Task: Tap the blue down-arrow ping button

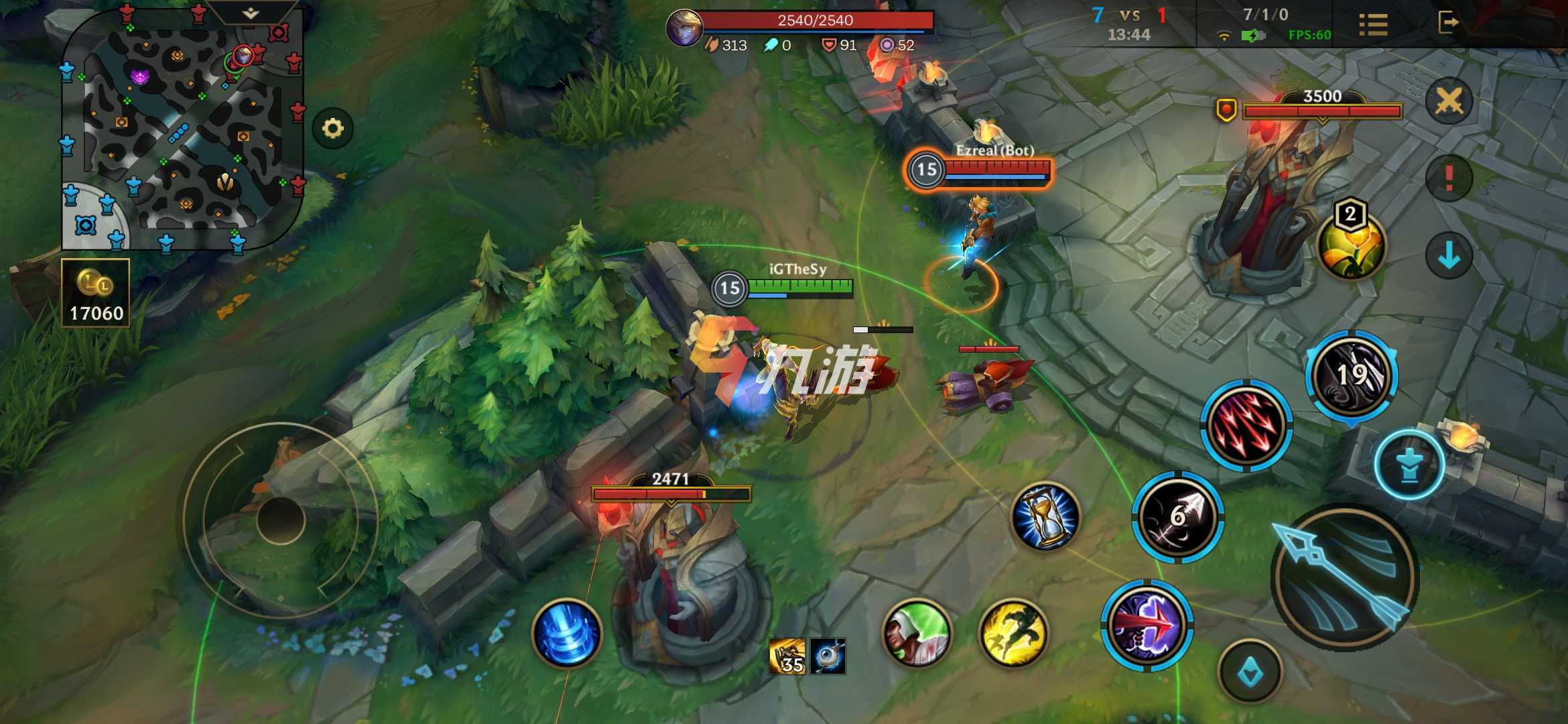Action: 1449,255
